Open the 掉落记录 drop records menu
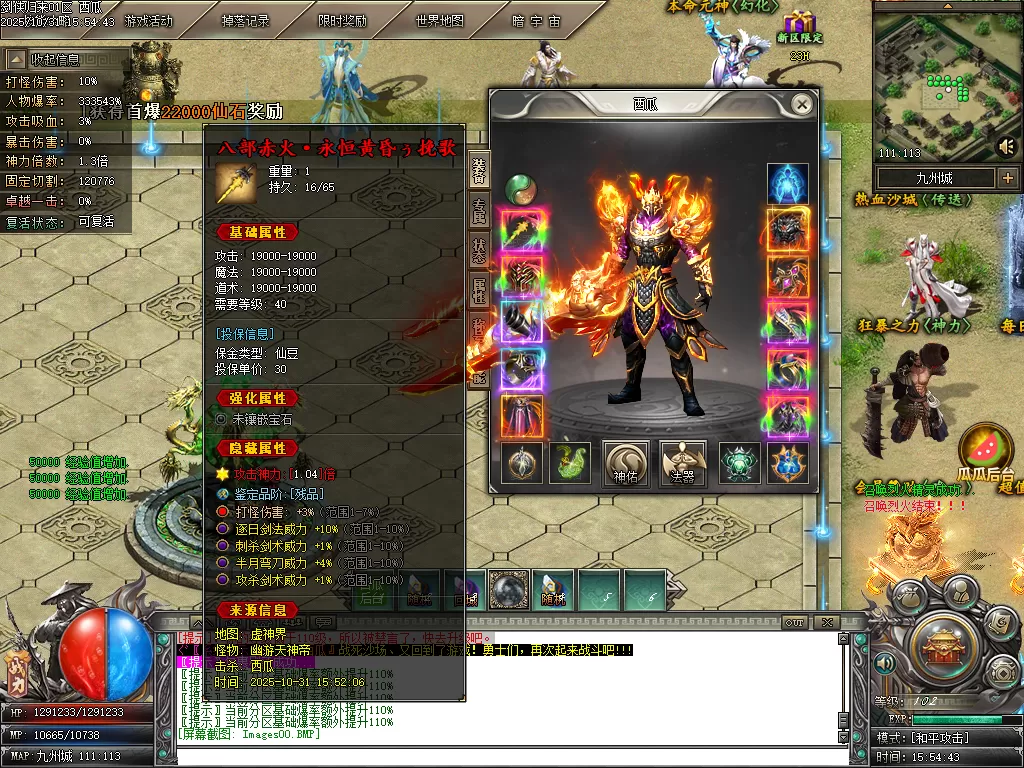The height and width of the screenshot is (768, 1024). [245, 21]
